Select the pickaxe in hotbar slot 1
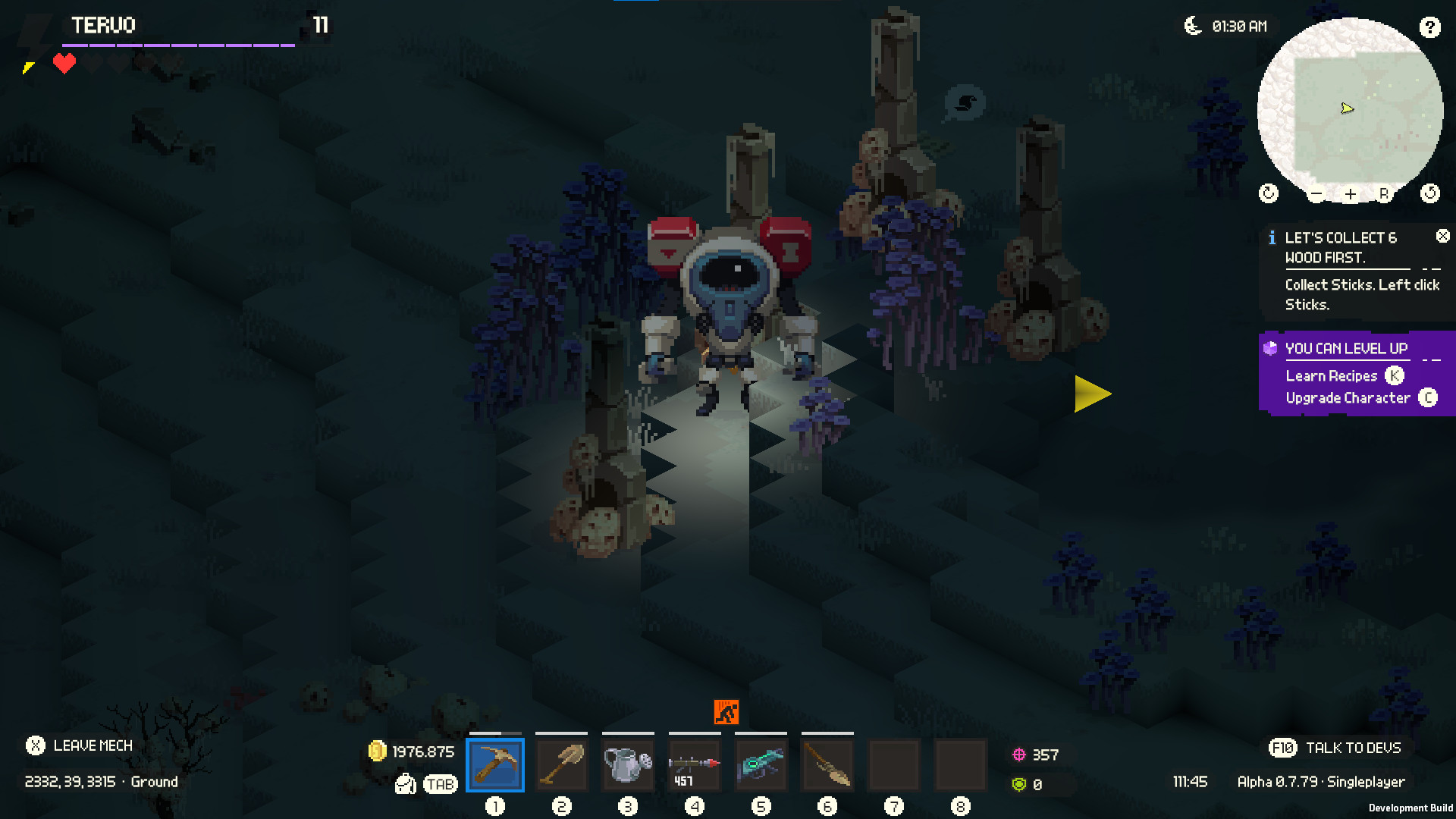The height and width of the screenshot is (819, 1456). pyautogui.click(x=496, y=764)
